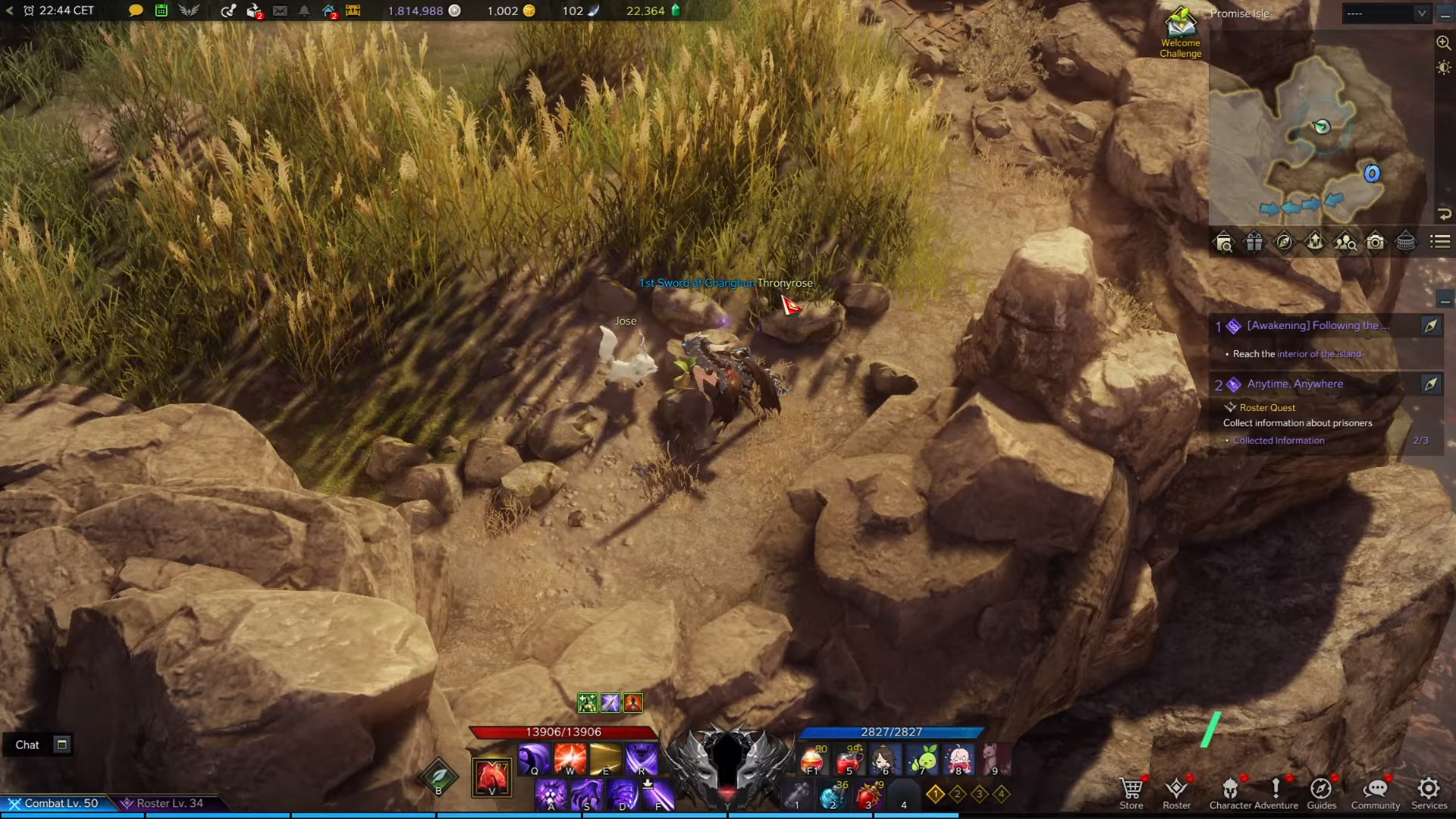This screenshot has height=819, width=1456.
Task: Click the screenshot camera icon under minimap
Action: pyautogui.click(x=1375, y=243)
